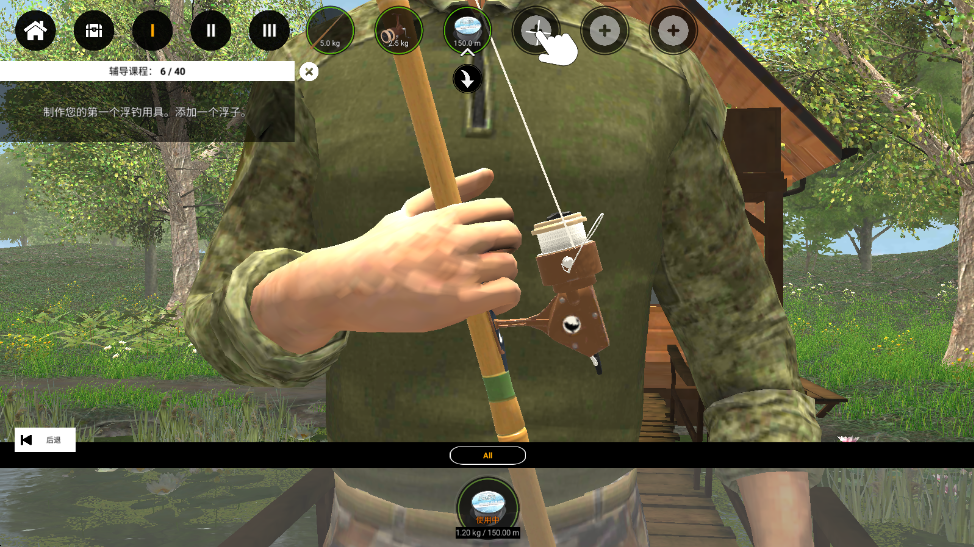The height and width of the screenshot is (547, 974).
Task: Select rod setup I
Action: pos(153,31)
